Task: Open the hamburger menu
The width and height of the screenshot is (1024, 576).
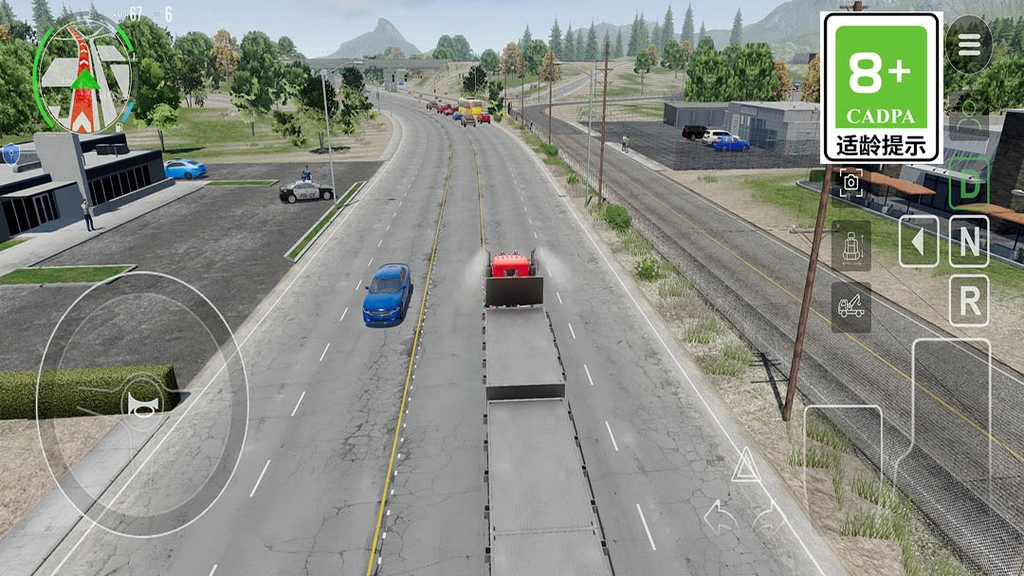Action: coord(968,45)
